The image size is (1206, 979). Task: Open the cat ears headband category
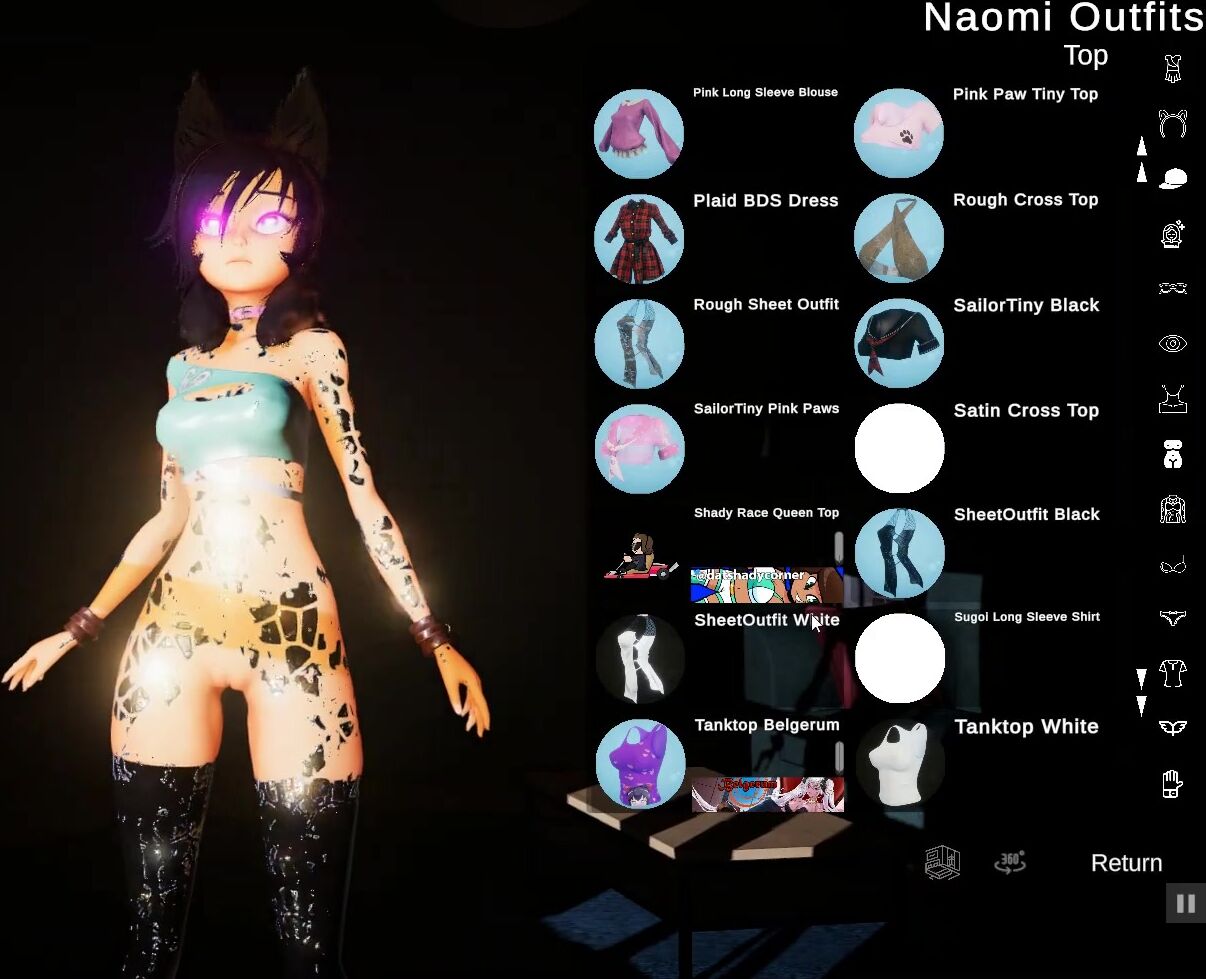1172,124
